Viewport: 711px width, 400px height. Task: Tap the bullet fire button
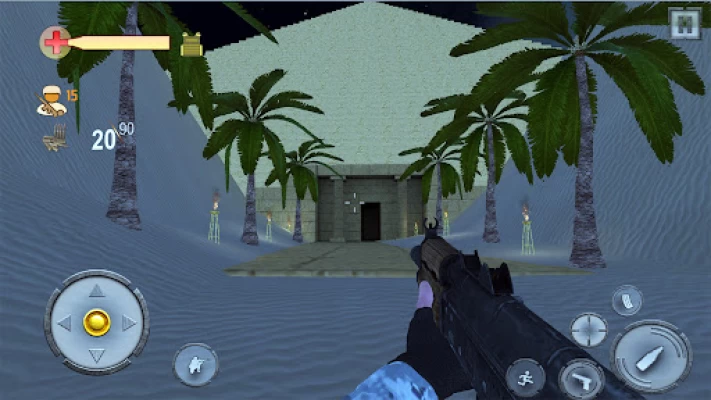pyautogui.click(x=651, y=357)
